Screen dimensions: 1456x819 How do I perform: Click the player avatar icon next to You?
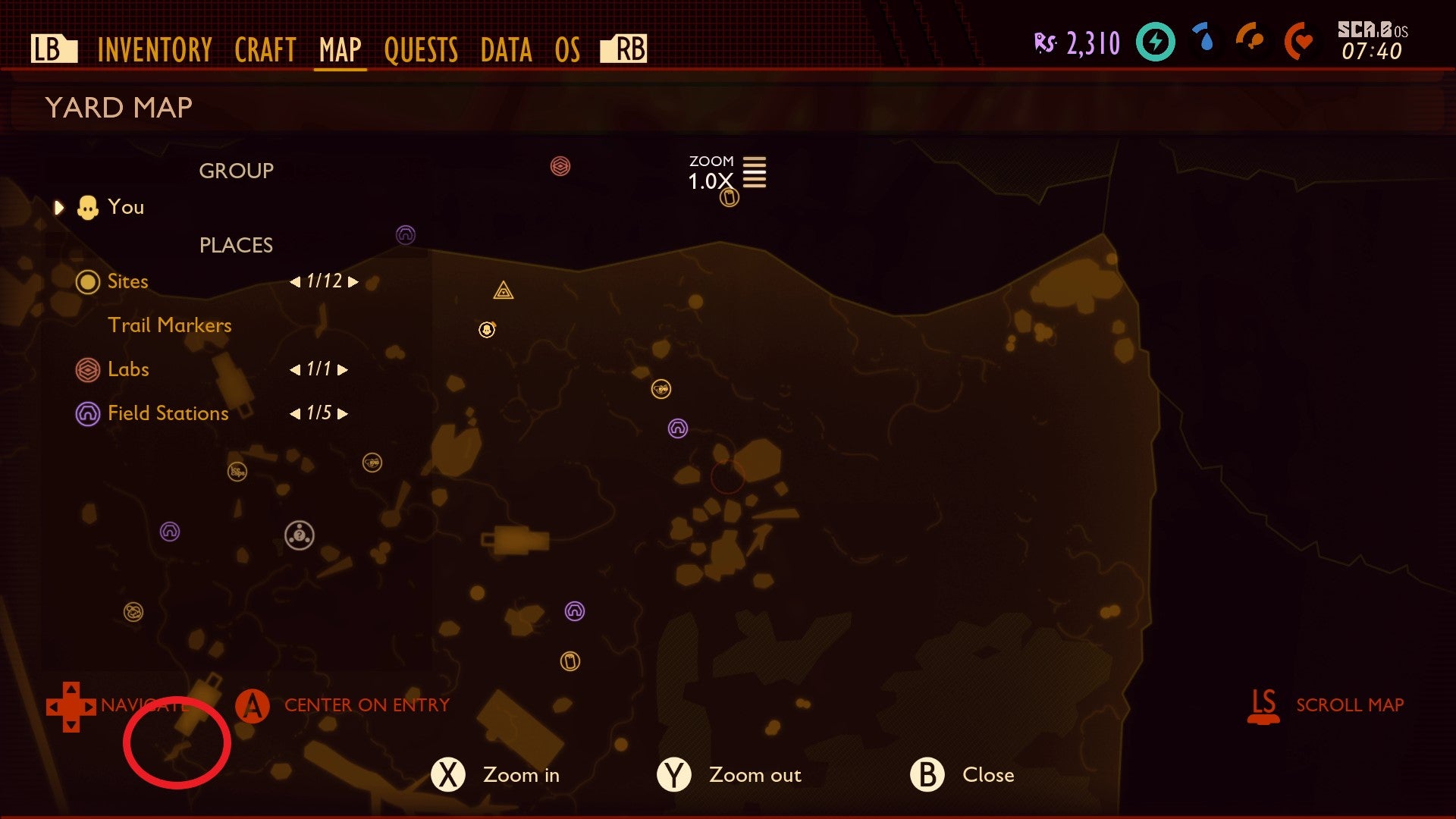click(89, 206)
